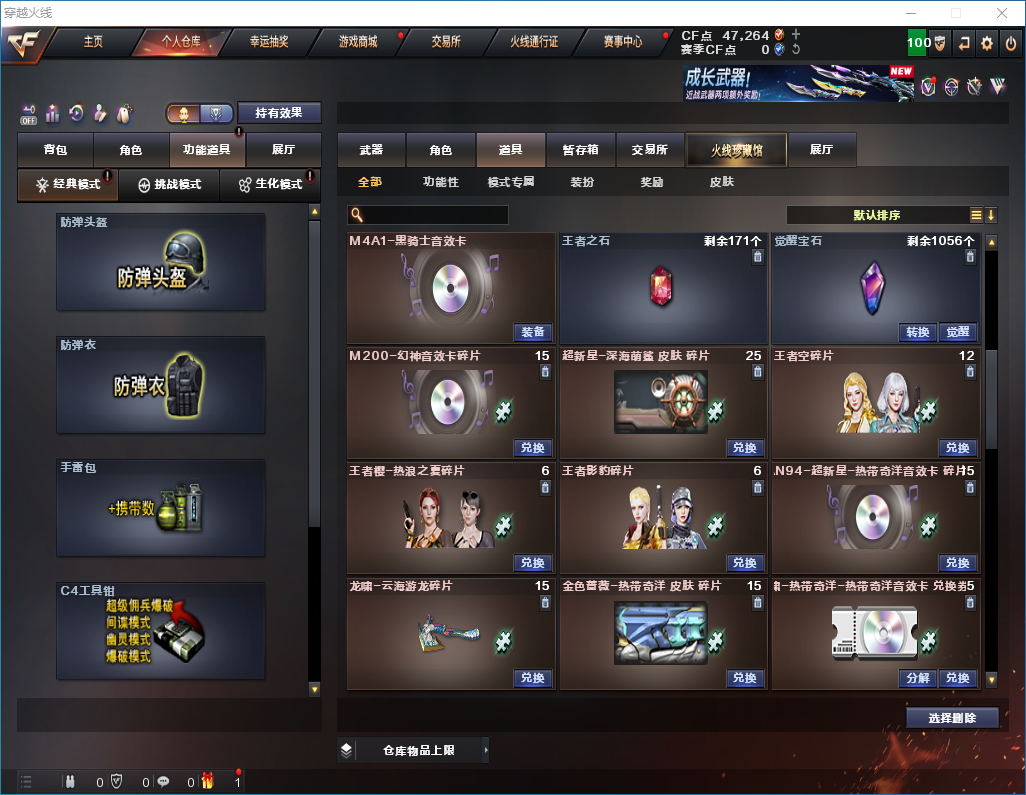The width and height of the screenshot is (1026, 795).
Task: Switch to 挑战模式 challenge mode tab
Action: click(169, 185)
